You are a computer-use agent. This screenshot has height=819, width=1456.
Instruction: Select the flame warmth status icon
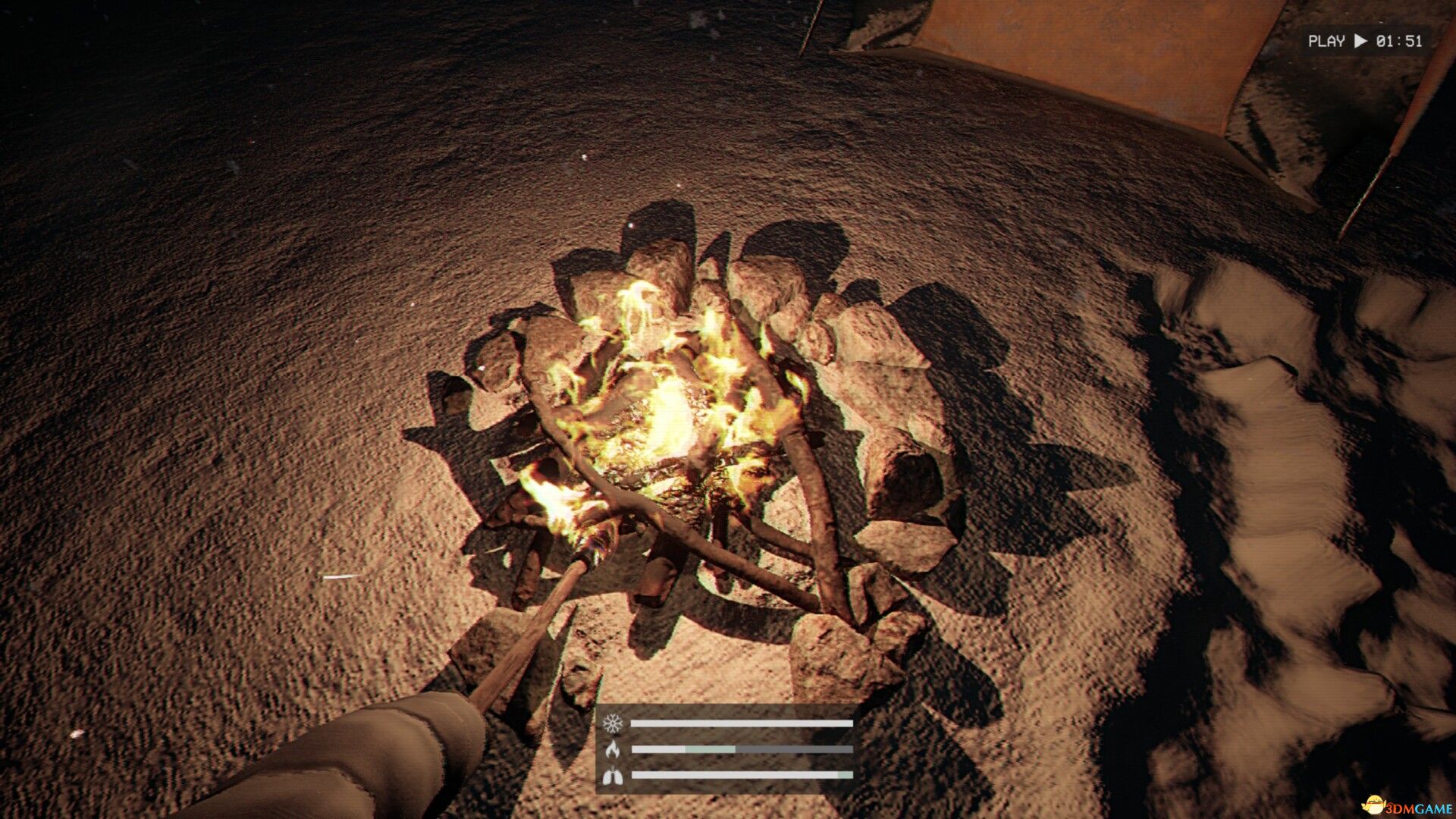612,749
